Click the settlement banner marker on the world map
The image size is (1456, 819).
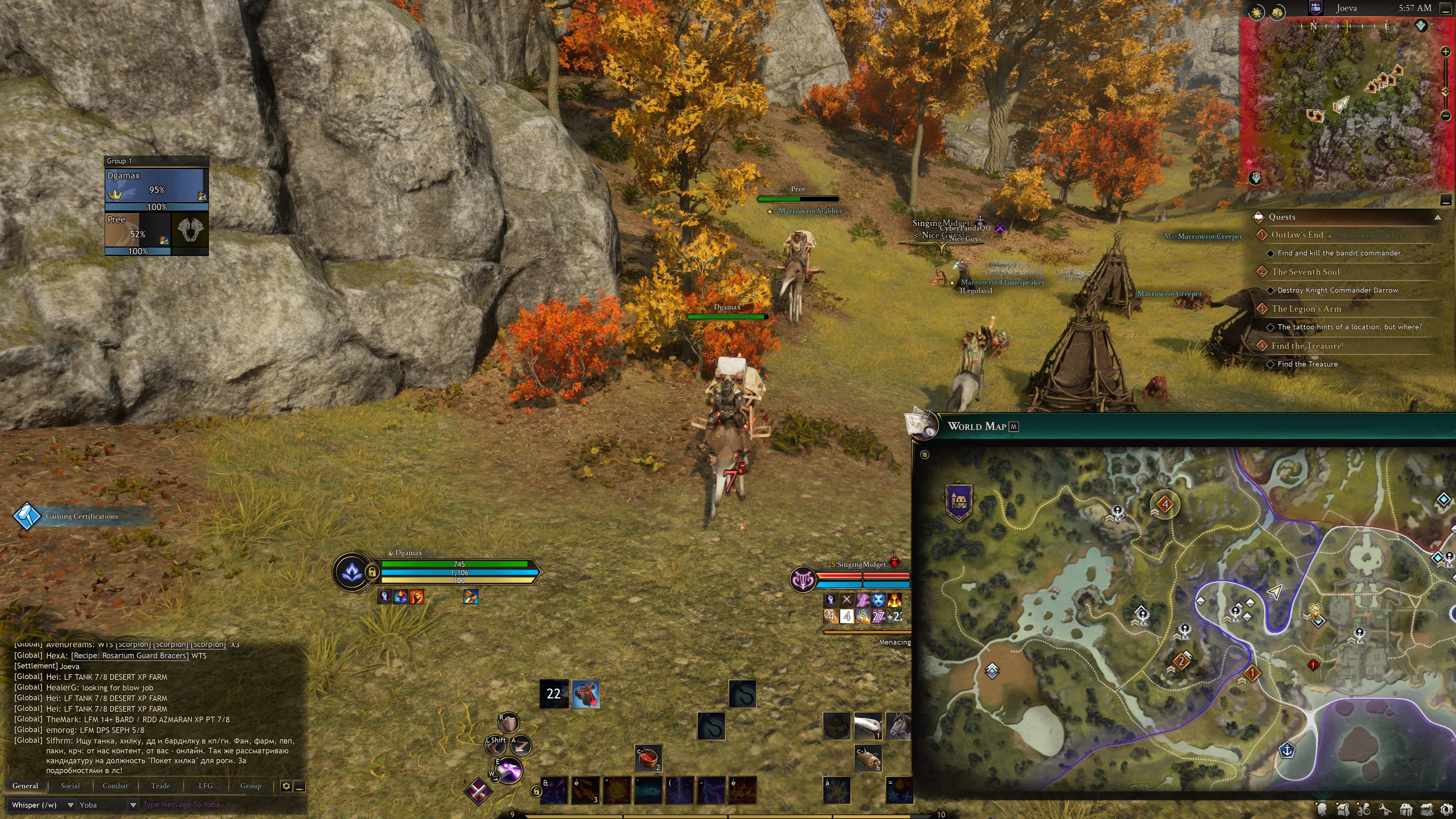click(958, 501)
